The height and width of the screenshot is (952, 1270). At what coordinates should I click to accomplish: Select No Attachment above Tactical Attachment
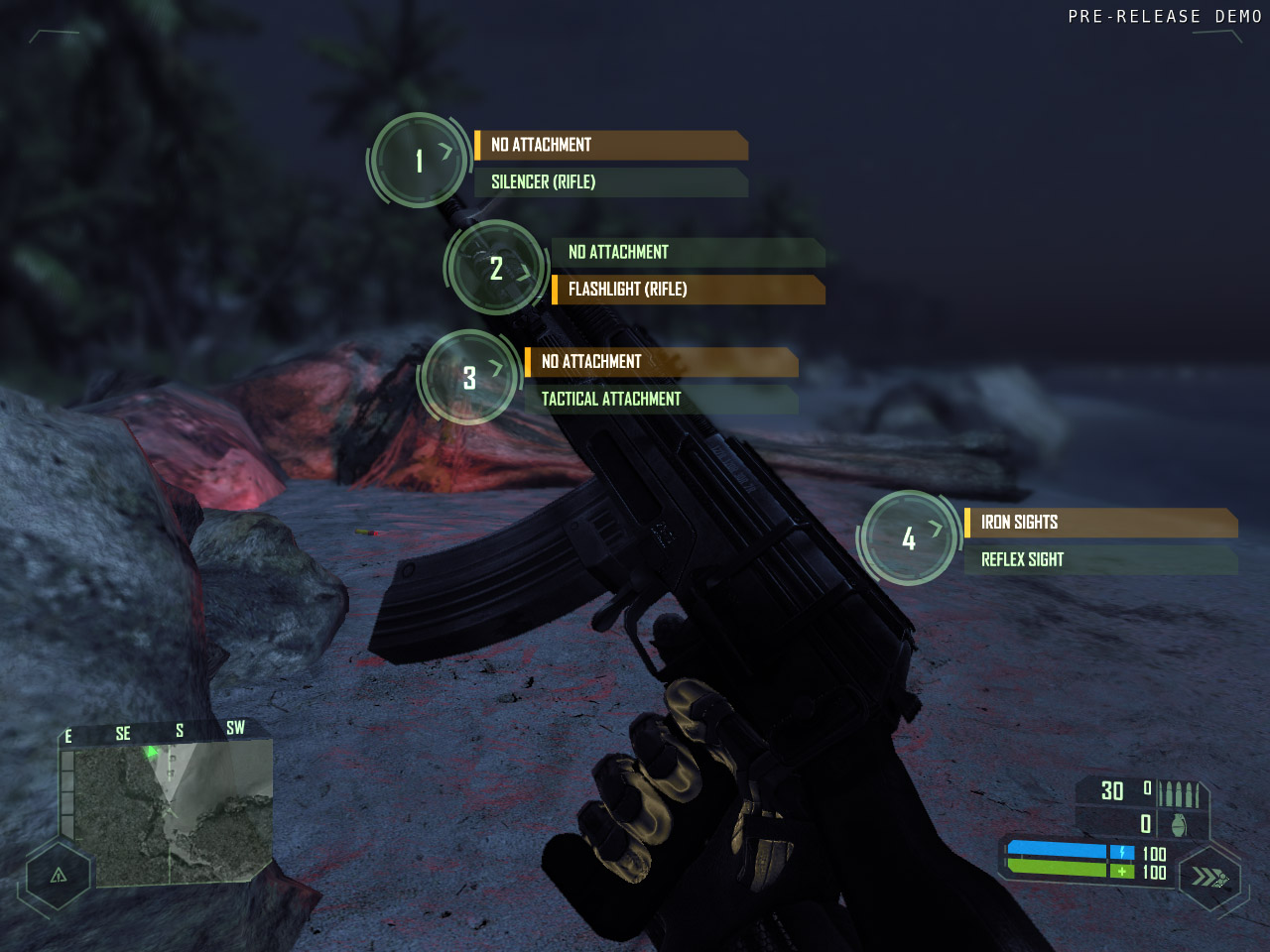click(661, 362)
